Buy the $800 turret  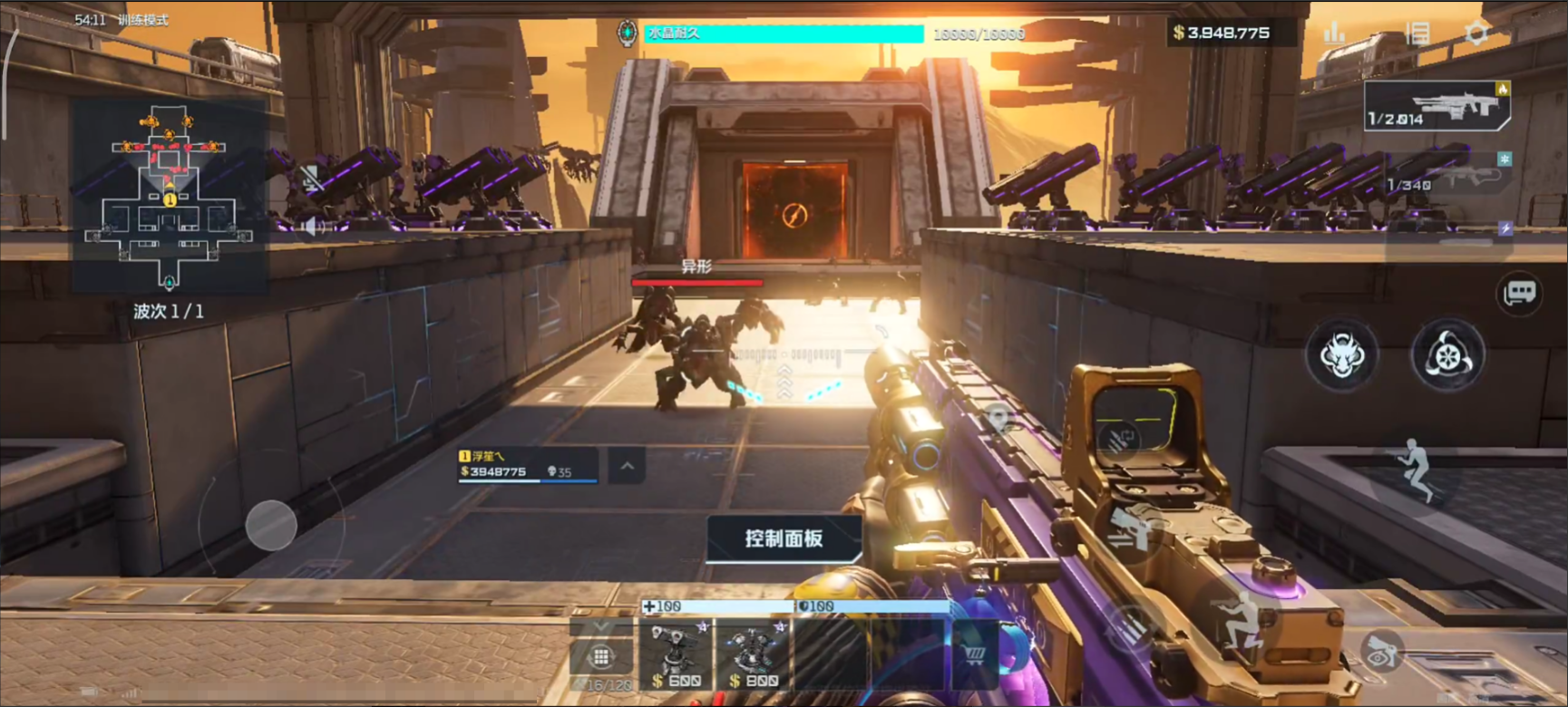coord(753,654)
